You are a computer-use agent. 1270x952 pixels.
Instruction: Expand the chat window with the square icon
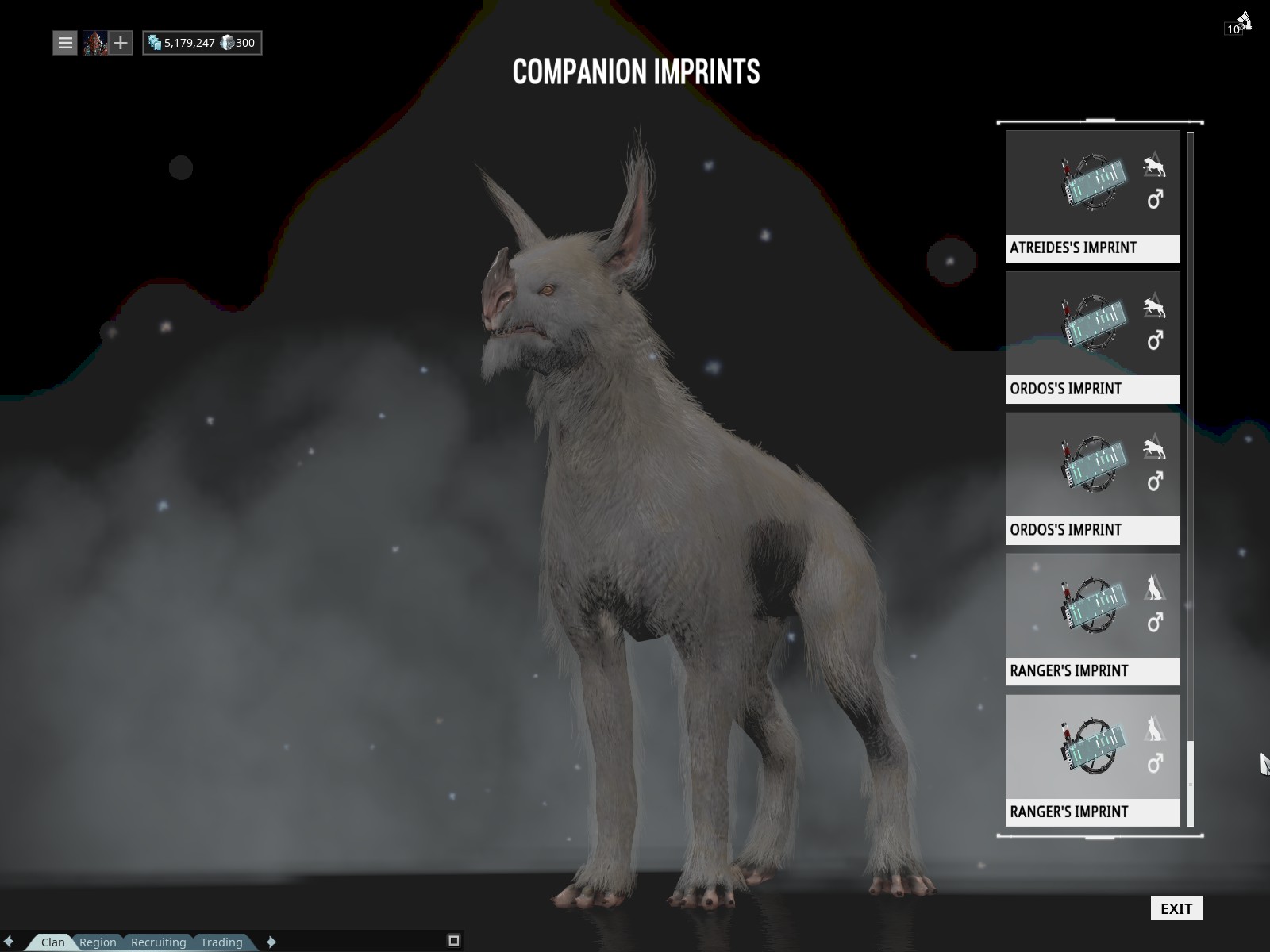click(x=454, y=941)
